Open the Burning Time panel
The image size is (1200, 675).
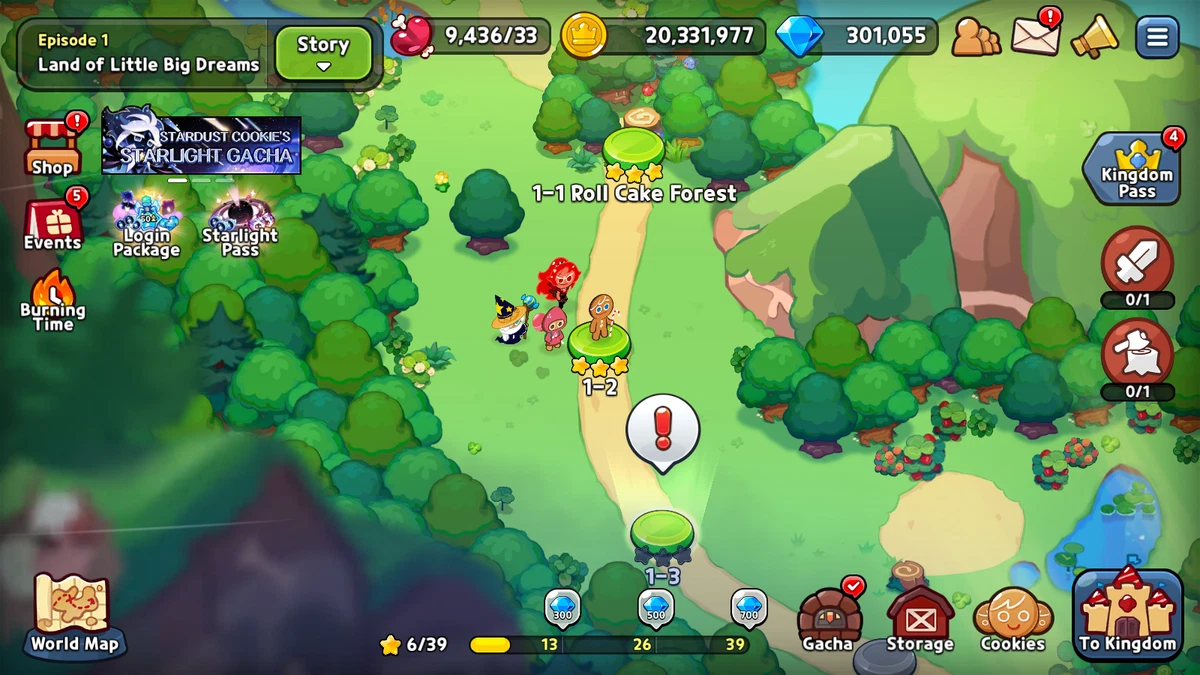(x=52, y=301)
